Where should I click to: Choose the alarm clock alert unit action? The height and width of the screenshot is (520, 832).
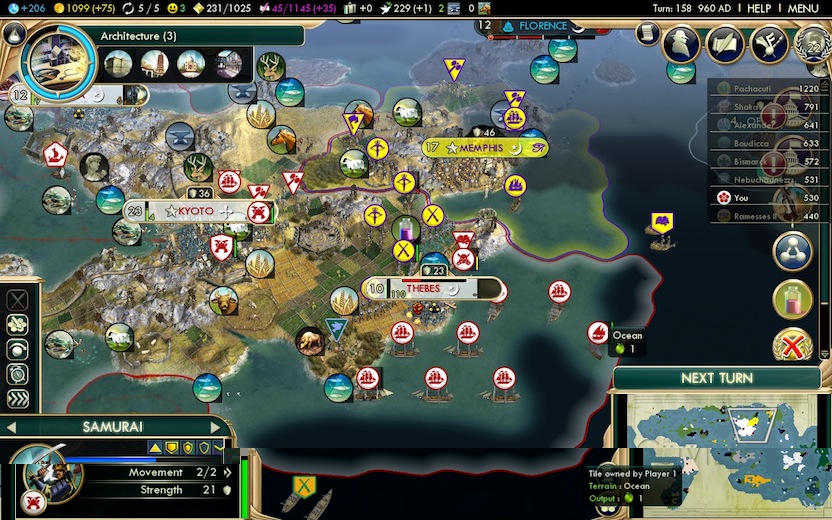(18, 374)
